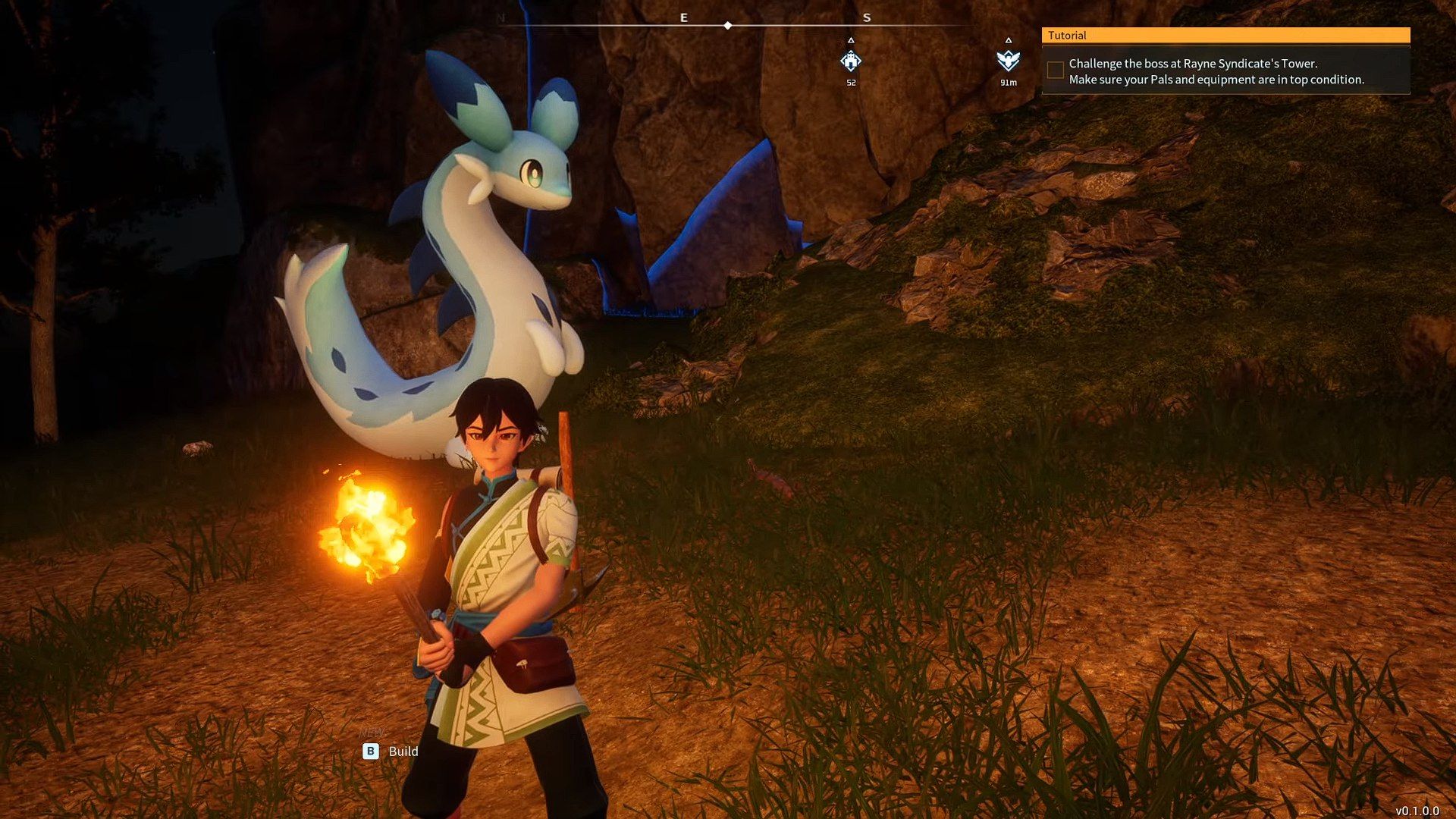Screen dimensions: 1456x819
Task: Tick the Rayne Syndicate Tower objective checkbox
Action: tap(1055, 71)
